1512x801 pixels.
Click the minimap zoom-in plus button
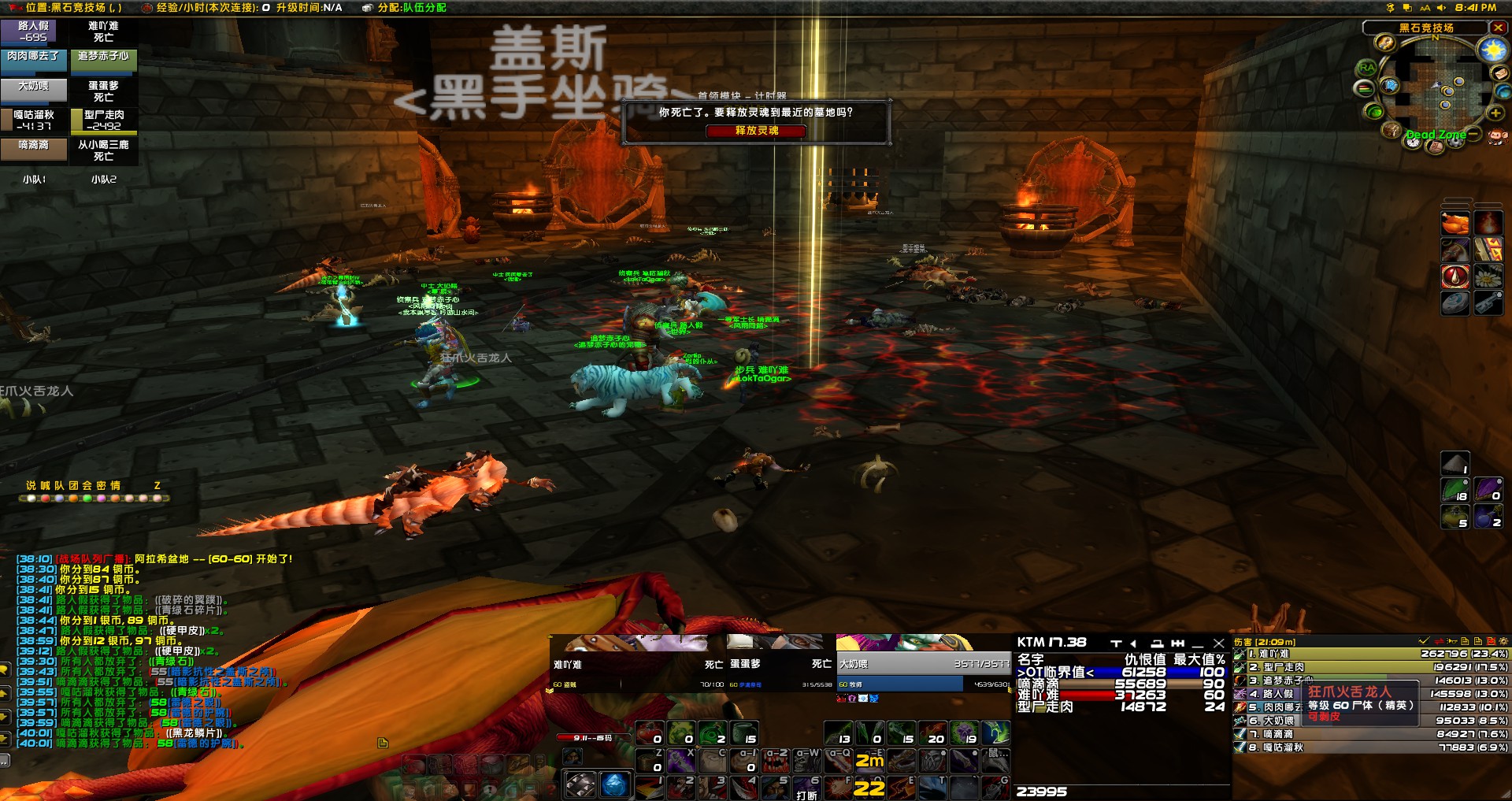1495,113
